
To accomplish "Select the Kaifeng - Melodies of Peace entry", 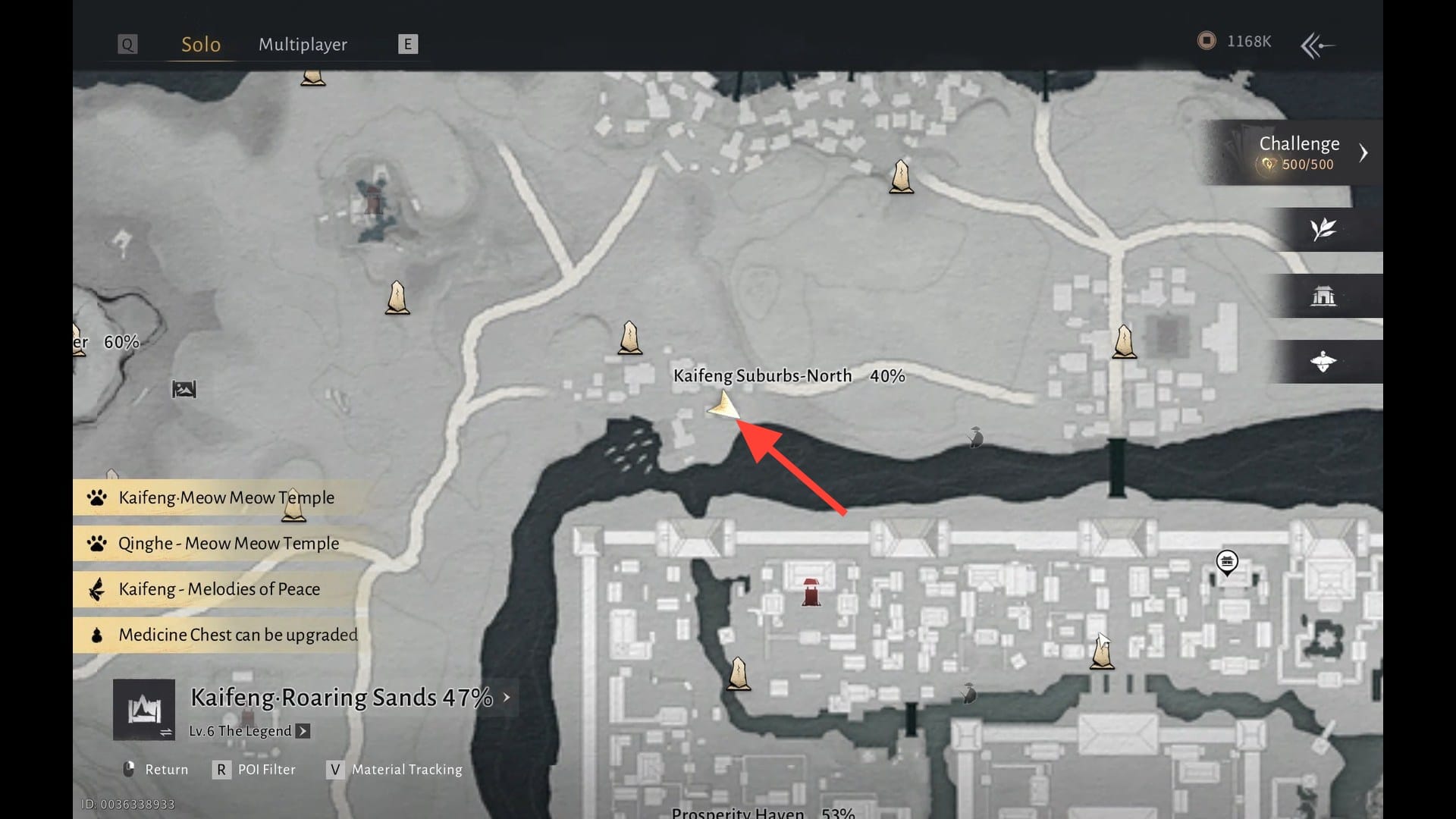I will [x=219, y=589].
